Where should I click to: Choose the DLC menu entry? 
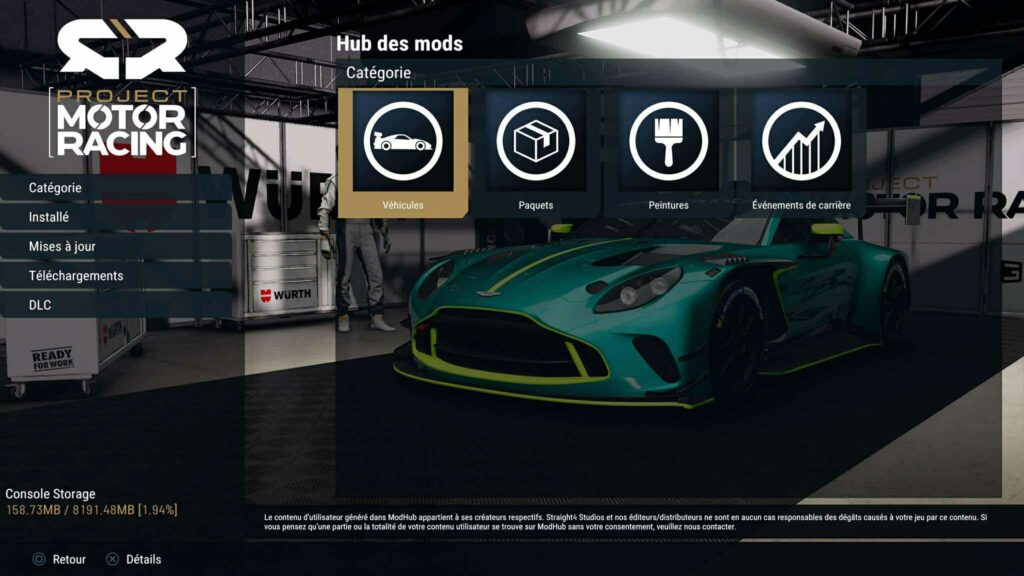point(40,305)
